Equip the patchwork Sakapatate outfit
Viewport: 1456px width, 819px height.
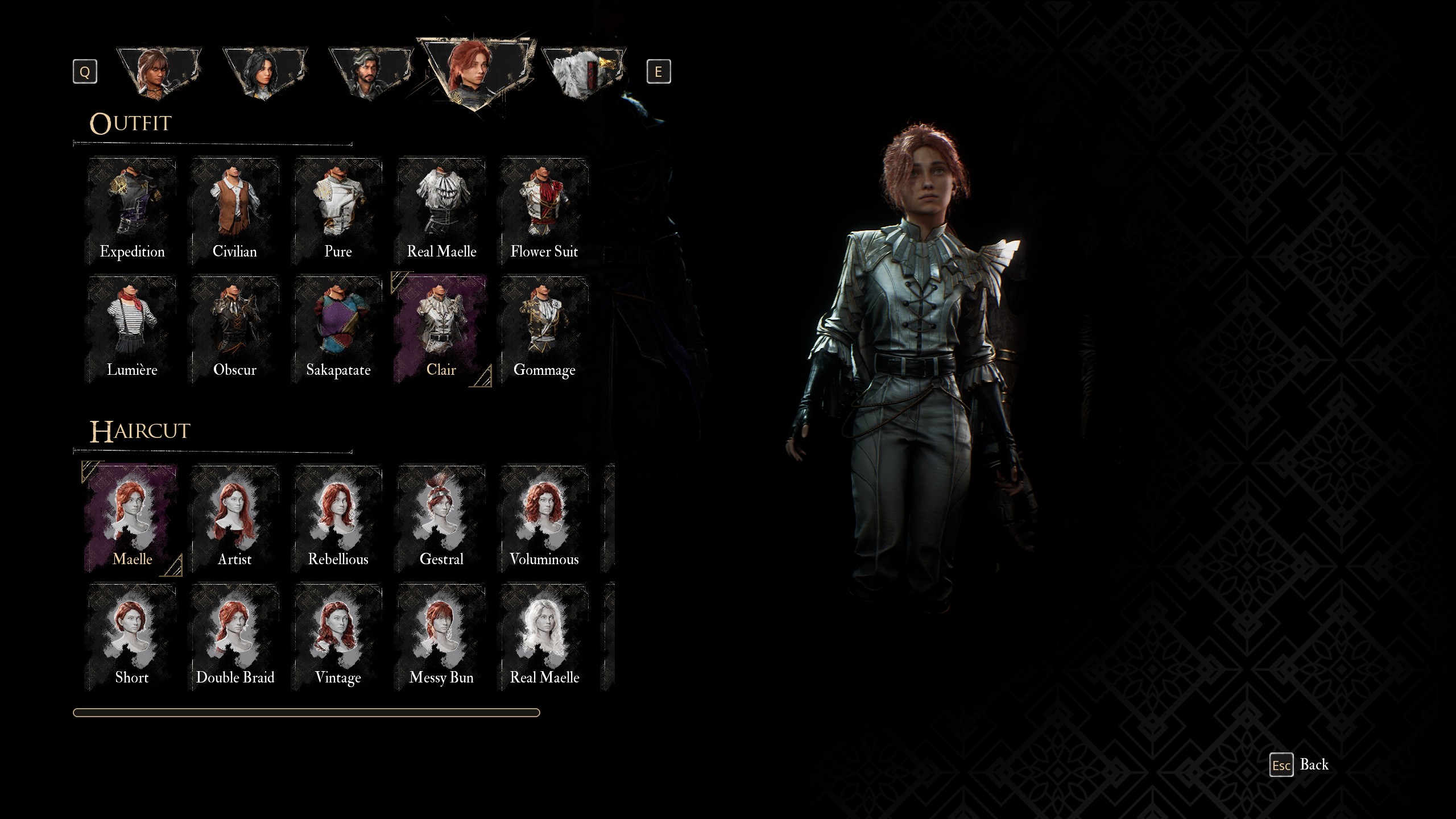pos(338,330)
